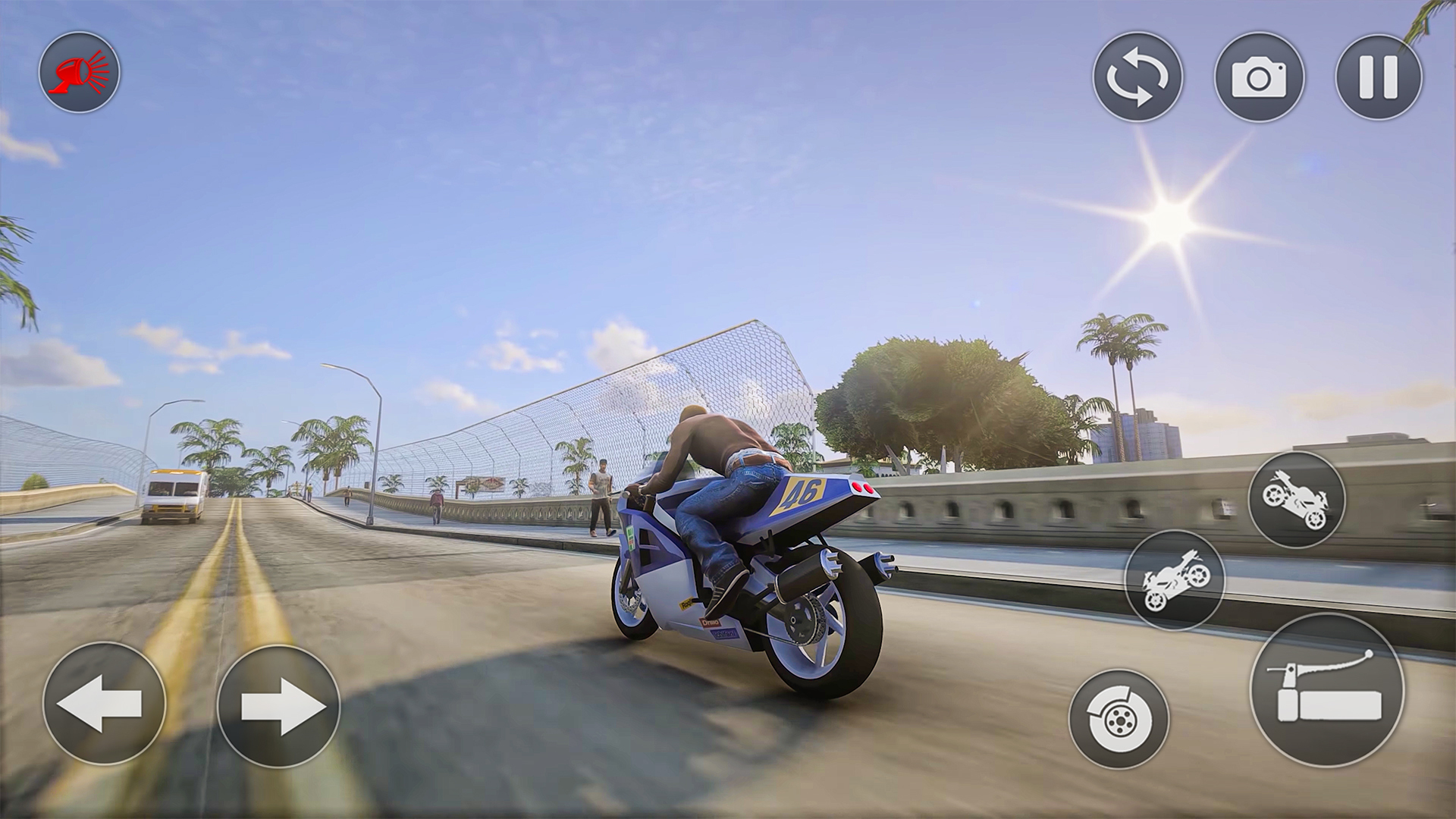
Task: Open pause menu via pause icon
Action: tap(1376, 76)
